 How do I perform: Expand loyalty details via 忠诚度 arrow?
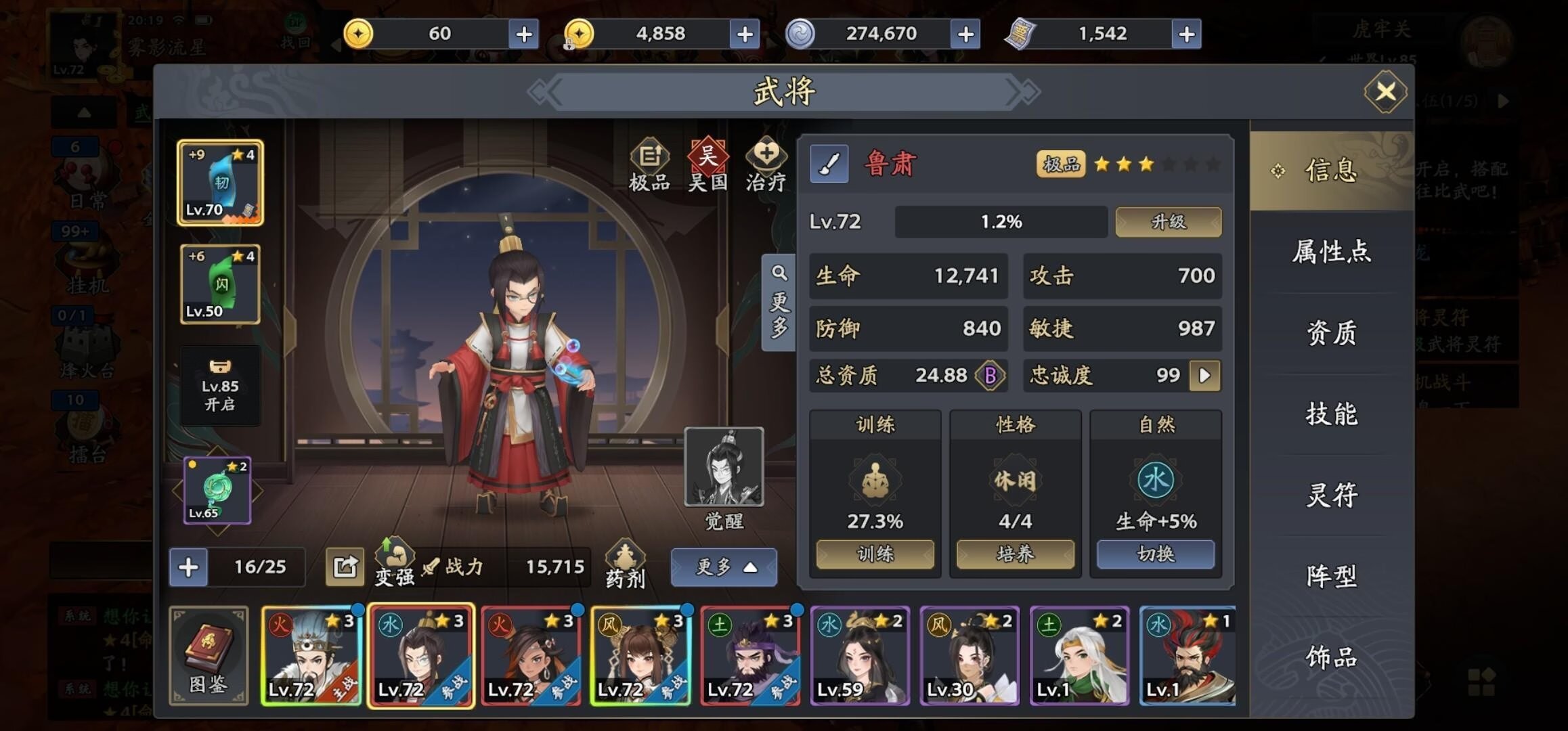(1206, 376)
